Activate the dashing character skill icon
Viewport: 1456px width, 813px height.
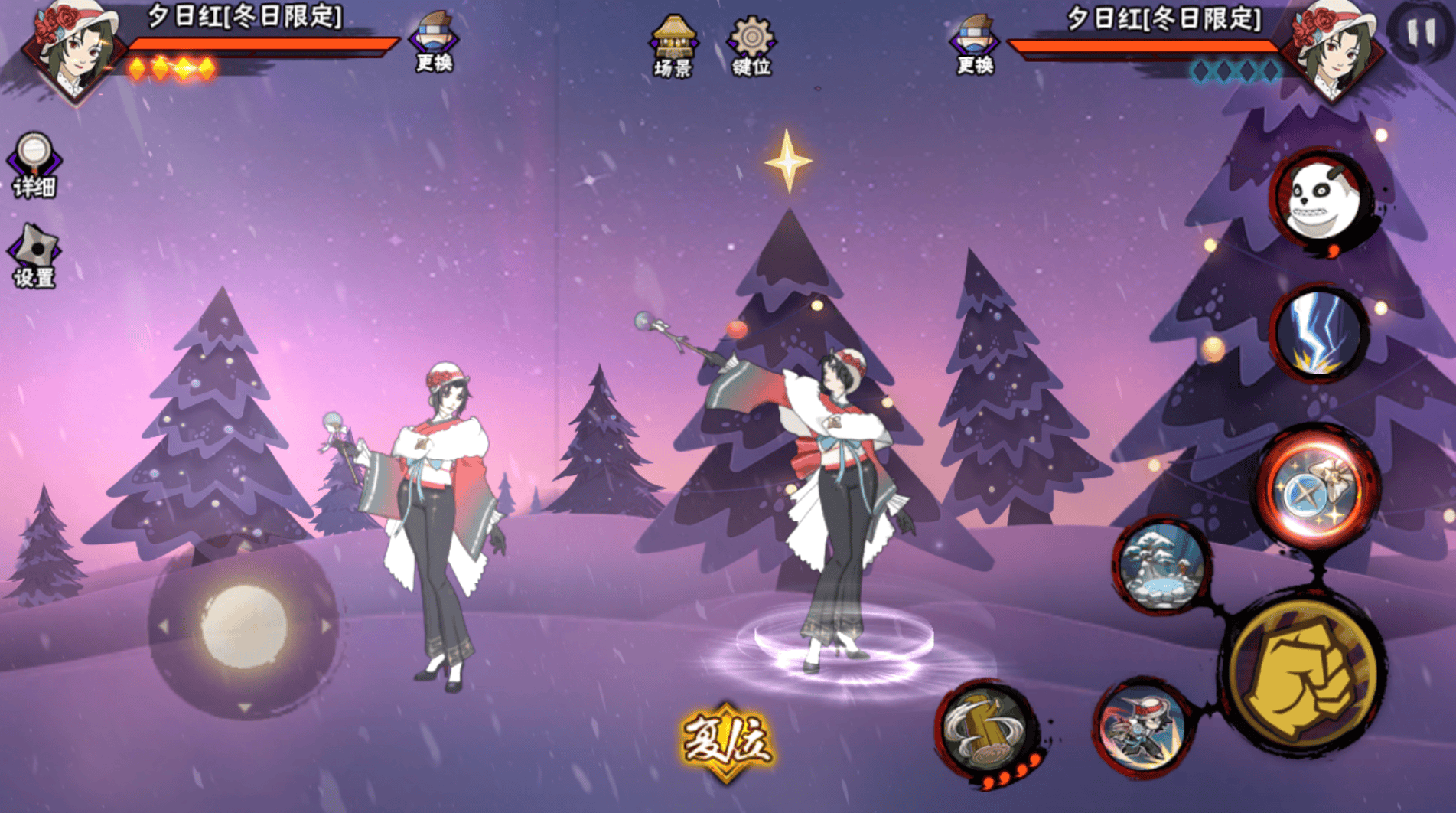tap(1142, 727)
